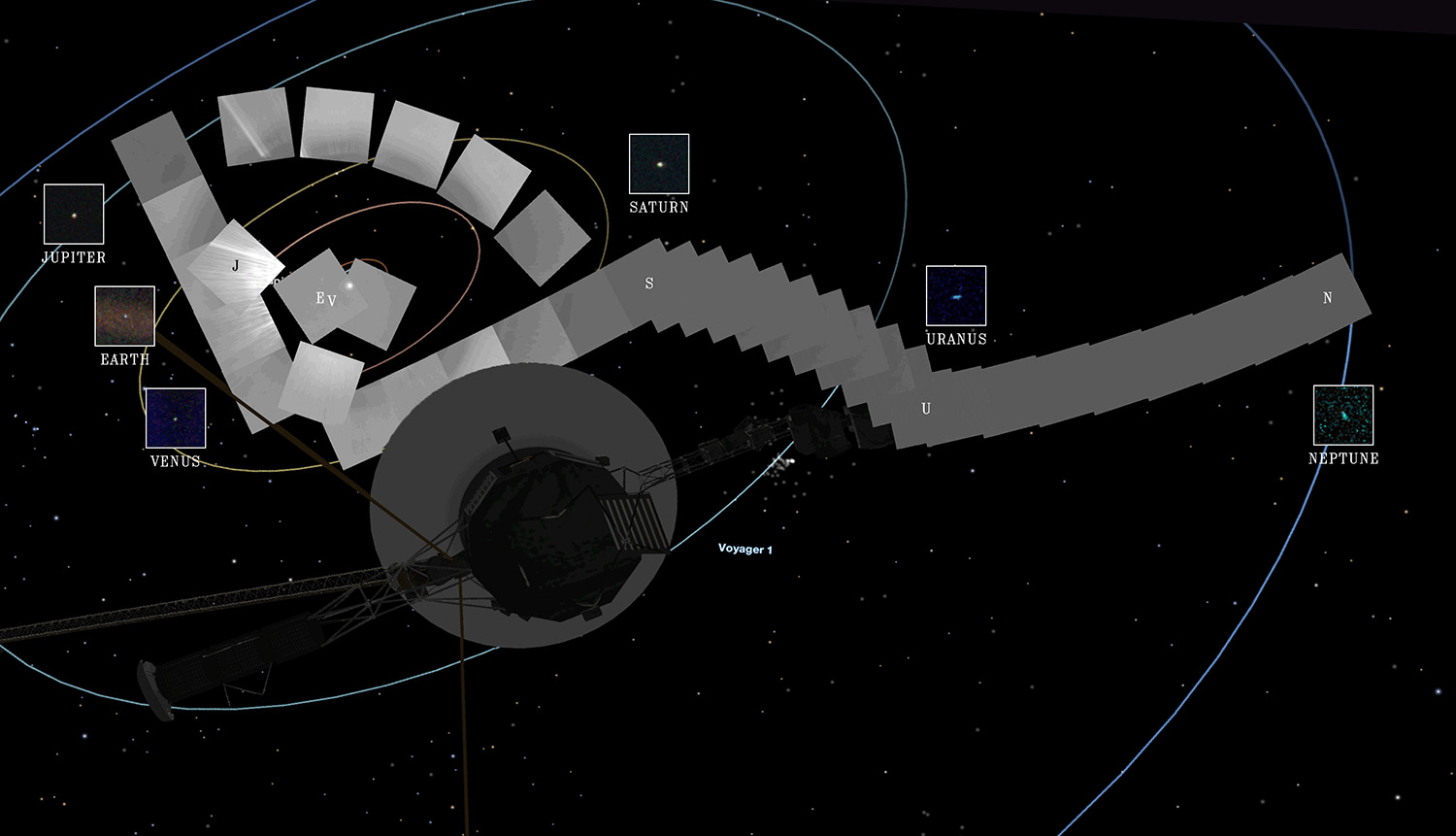Select the Uranus inset thumbnail
1456x836 pixels.
tap(956, 295)
